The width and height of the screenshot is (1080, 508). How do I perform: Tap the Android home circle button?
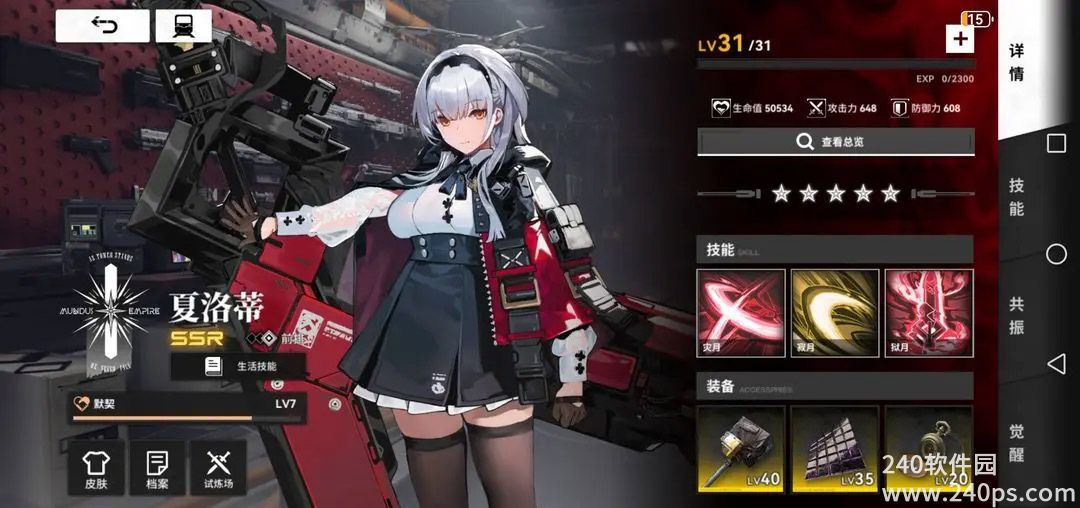(x=1056, y=254)
